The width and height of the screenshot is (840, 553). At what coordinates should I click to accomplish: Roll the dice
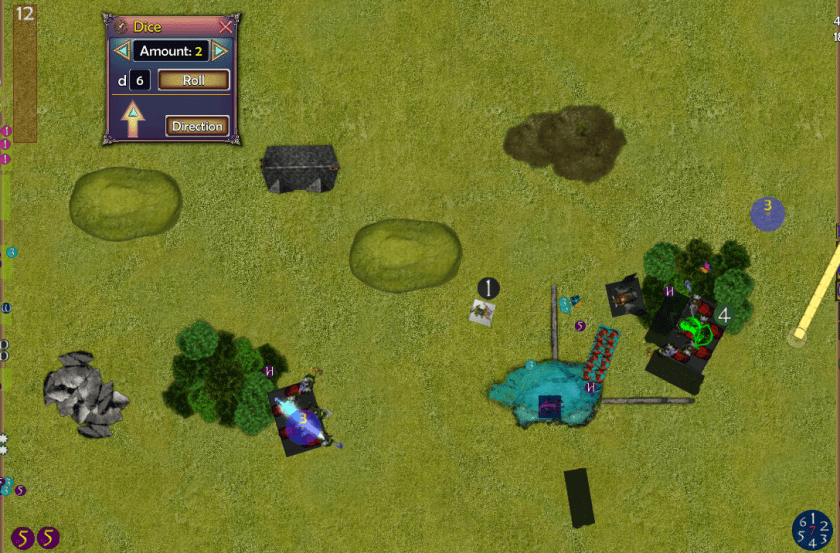[x=193, y=80]
